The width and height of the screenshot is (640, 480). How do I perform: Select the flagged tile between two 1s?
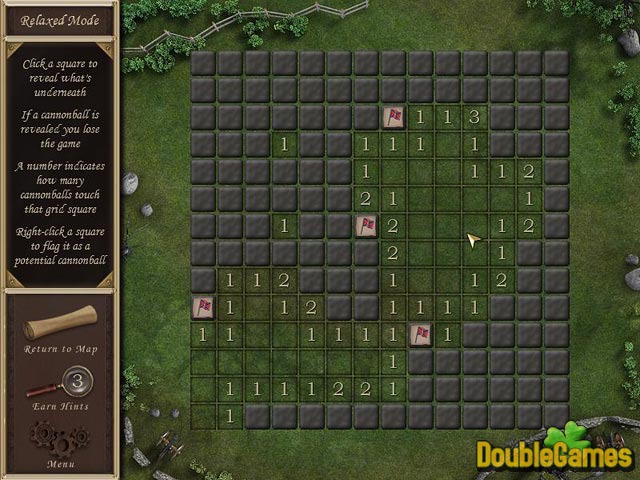[x=420, y=334]
